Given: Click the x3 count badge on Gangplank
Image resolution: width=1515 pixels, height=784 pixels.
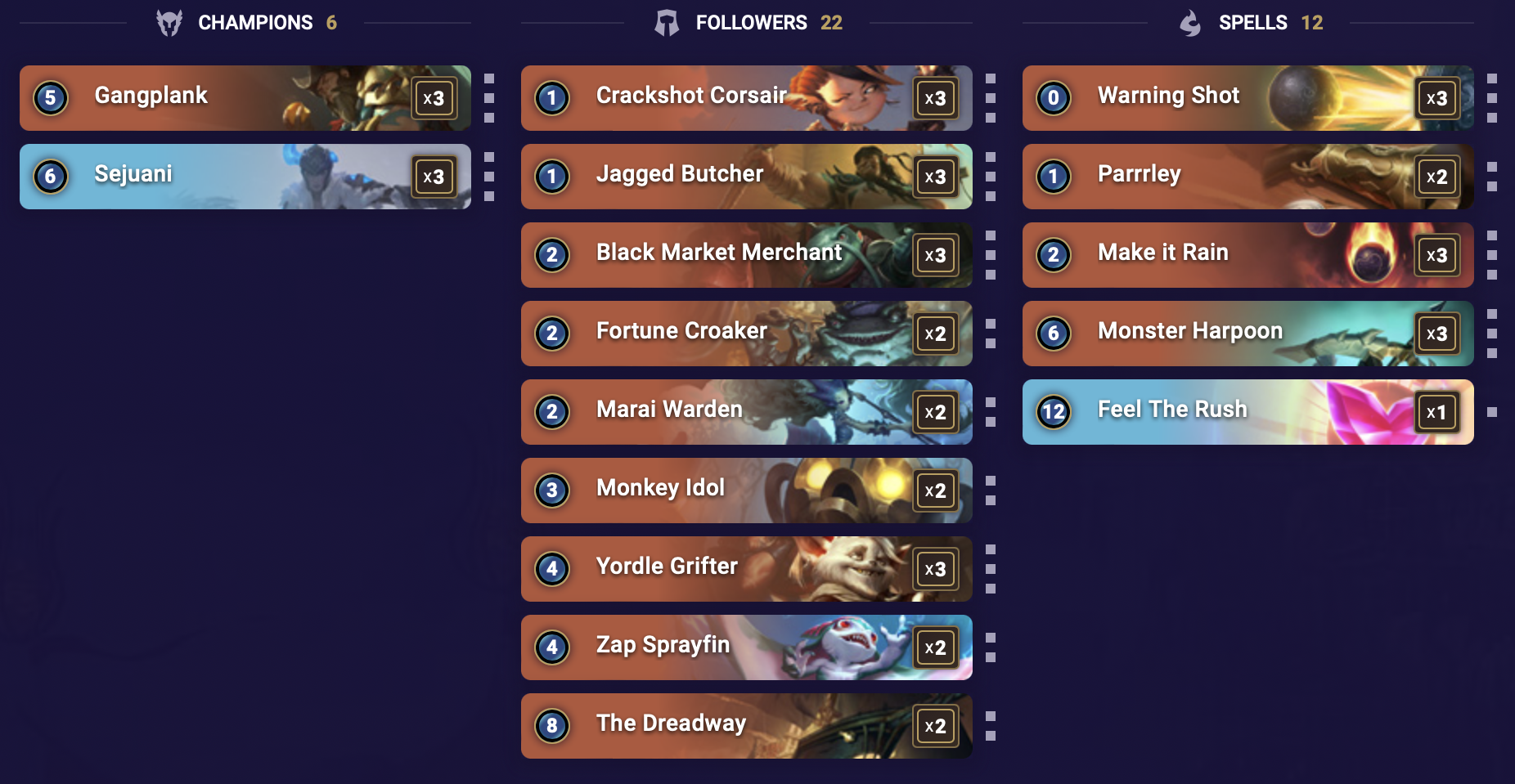Looking at the screenshot, I should click(437, 97).
